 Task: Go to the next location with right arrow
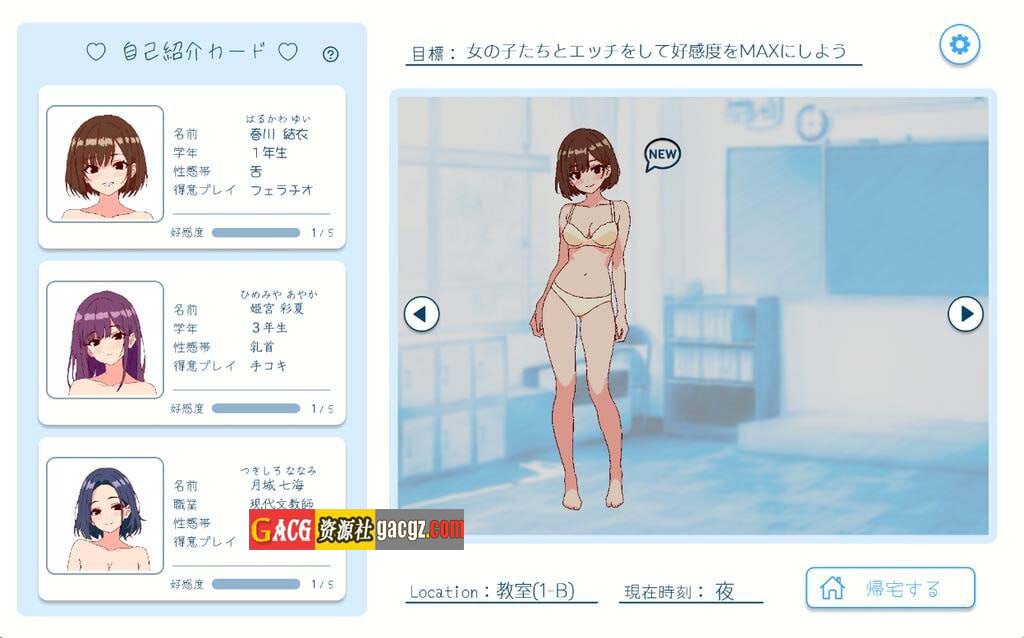[965, 314]
